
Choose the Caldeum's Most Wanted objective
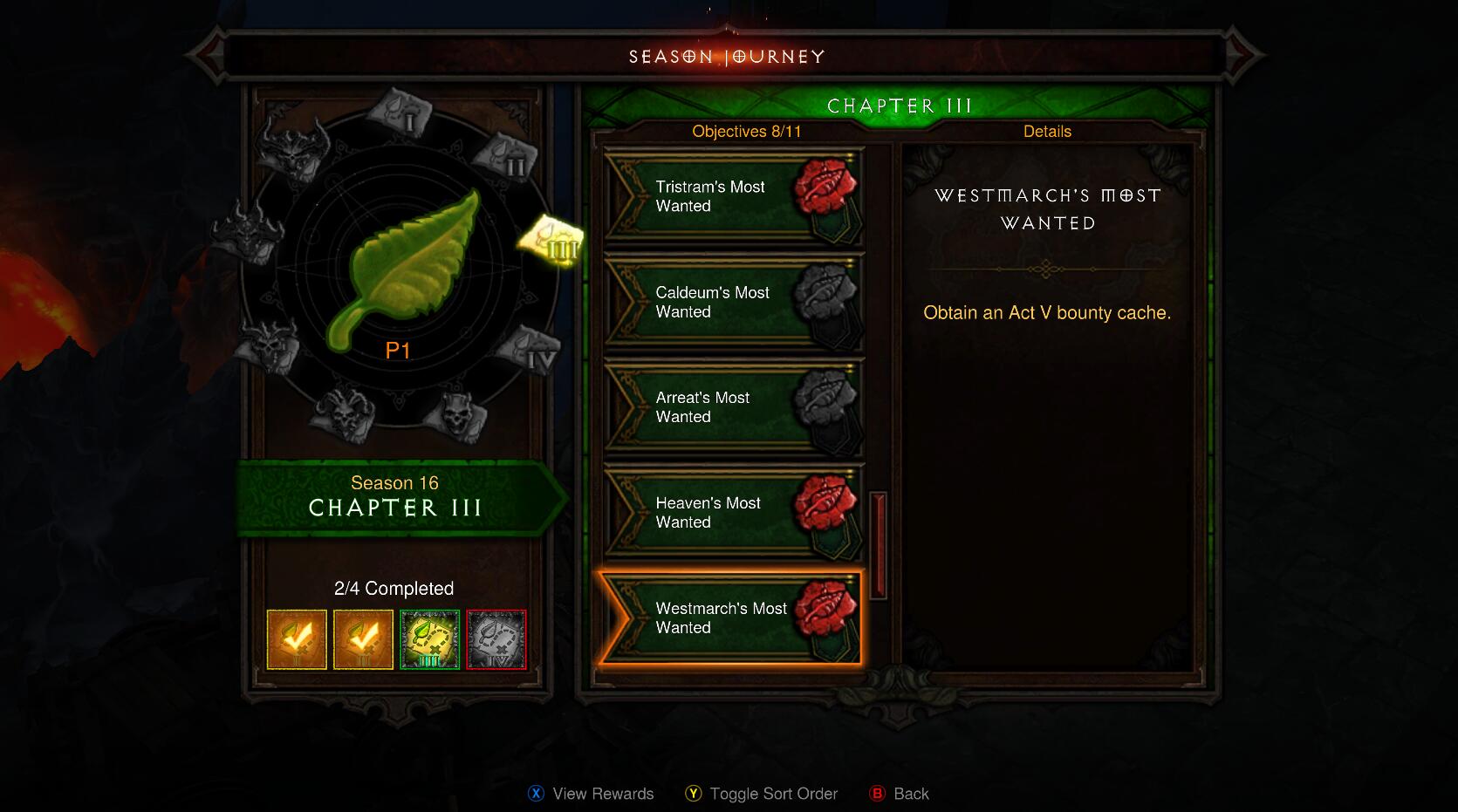(x=731, y=303)
